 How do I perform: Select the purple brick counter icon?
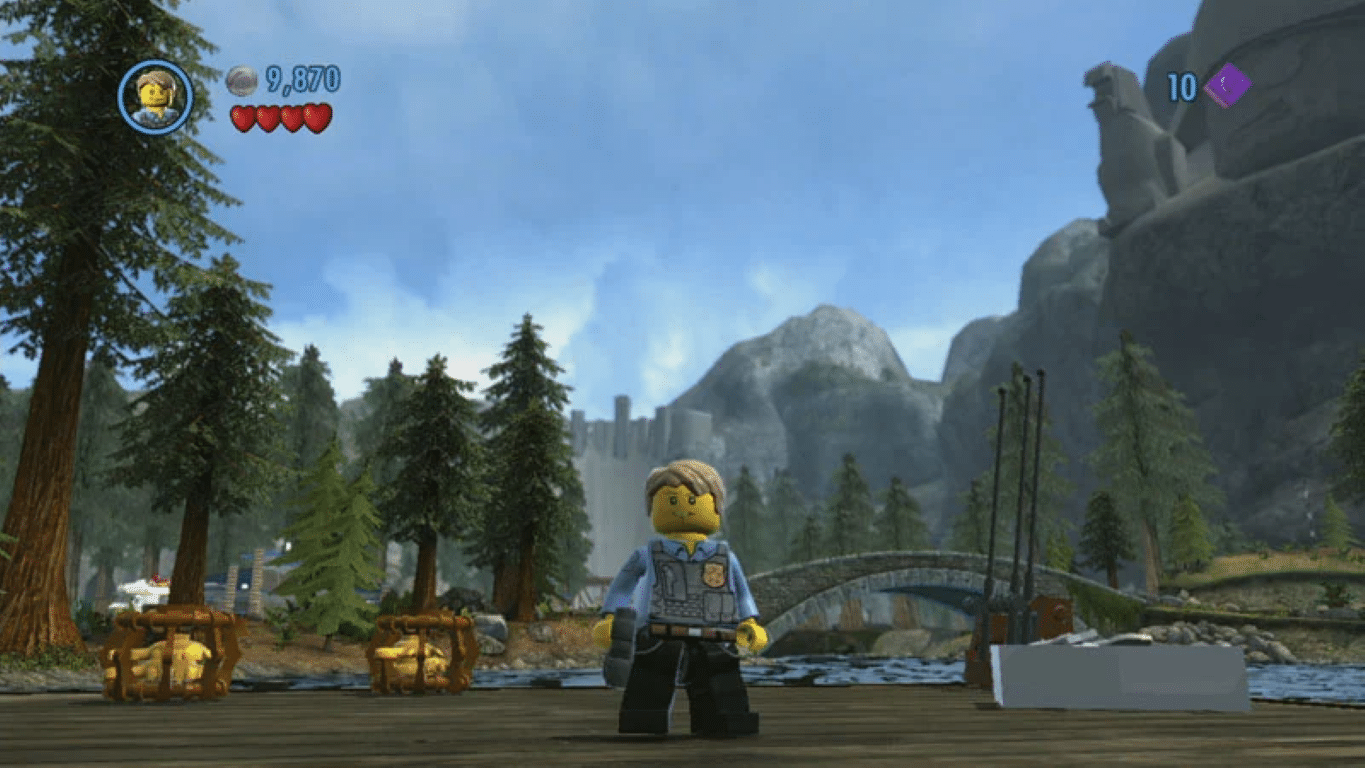pos(1227,86)
